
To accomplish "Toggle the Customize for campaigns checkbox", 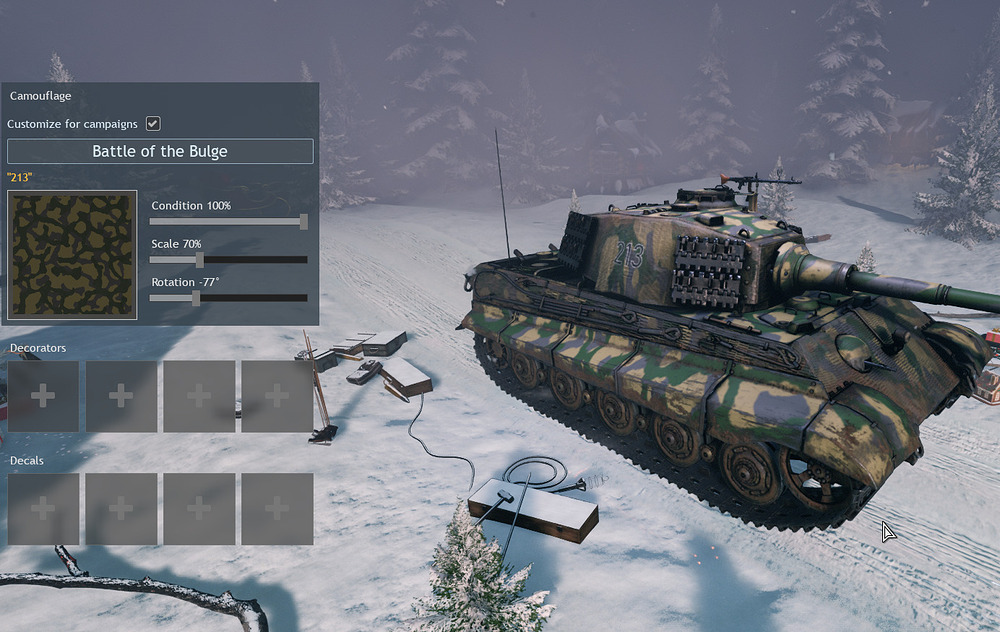I will tap(153, 124).
